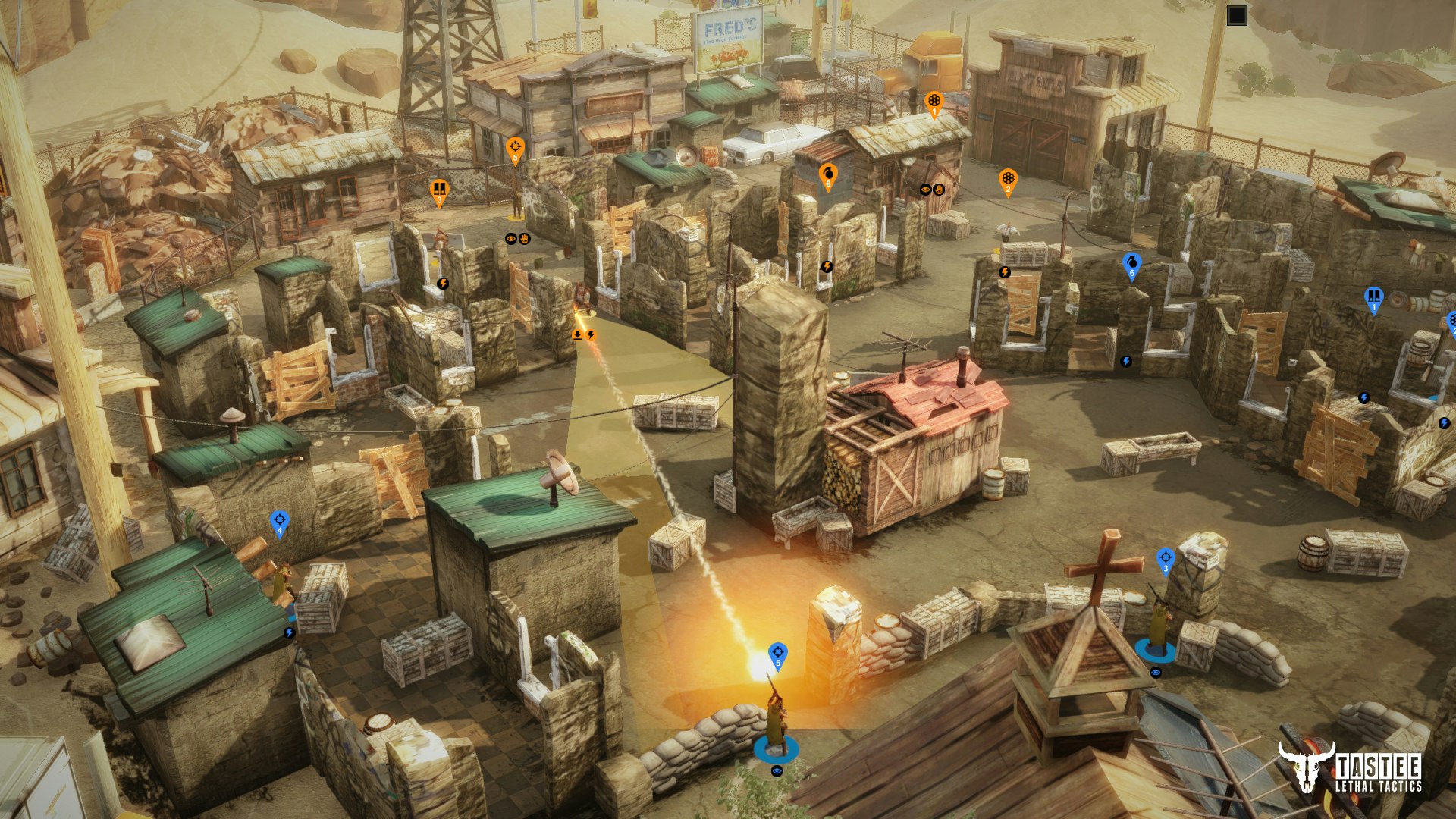This screenshot has height=819, width=1456.
Task: Click the orange download-arrow icon near the firing gunman
Action: [x=578, y=336]
